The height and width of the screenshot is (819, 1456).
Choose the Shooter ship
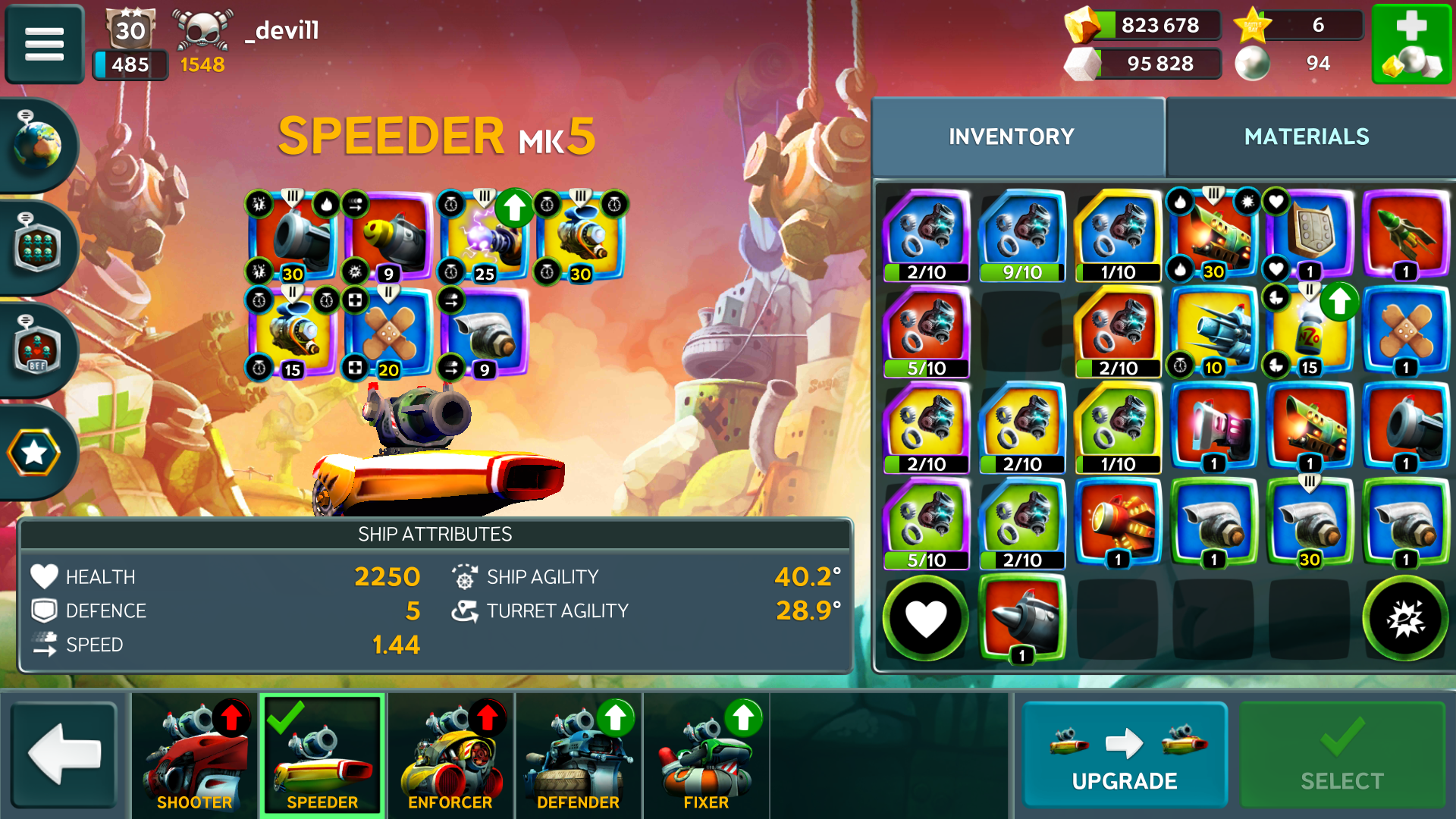195,754
